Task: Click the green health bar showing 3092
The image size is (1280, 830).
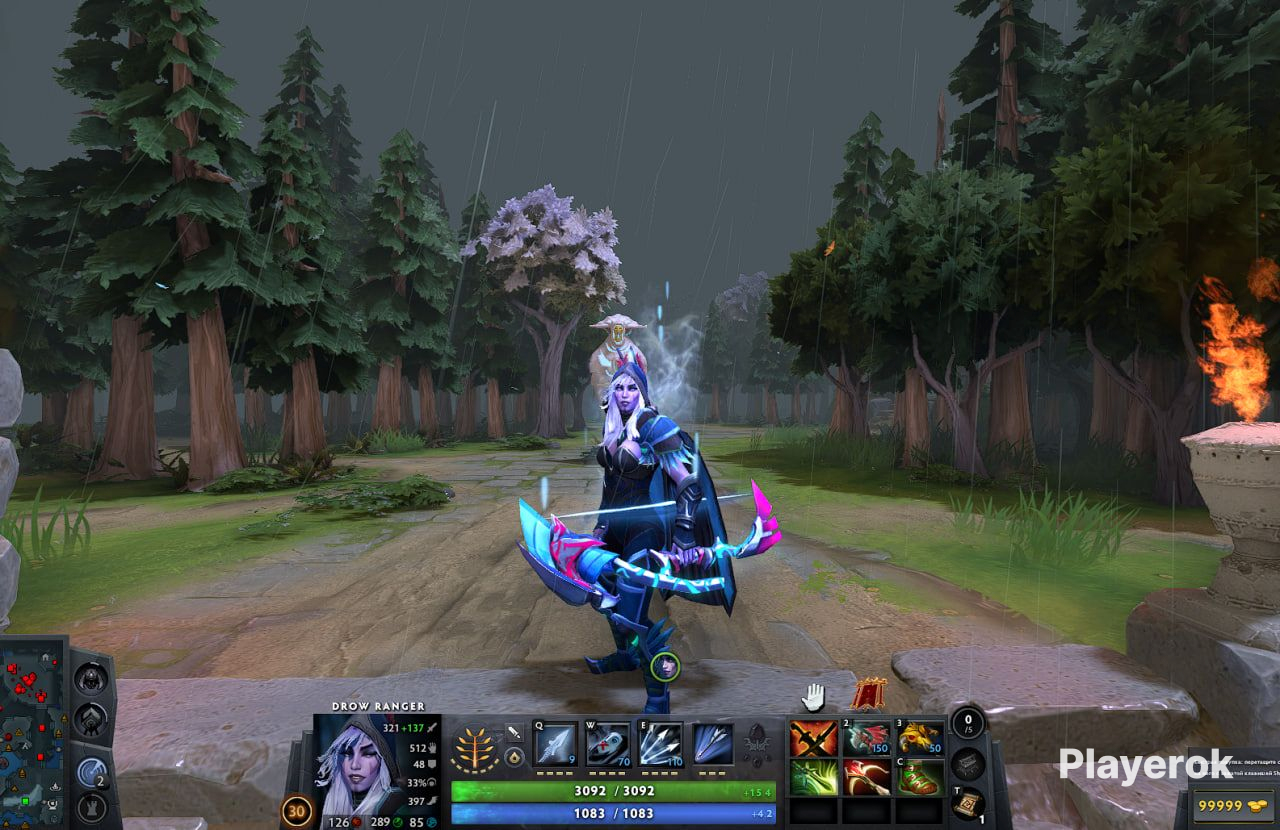Action: pyautogui.click(x=617, y=790)
